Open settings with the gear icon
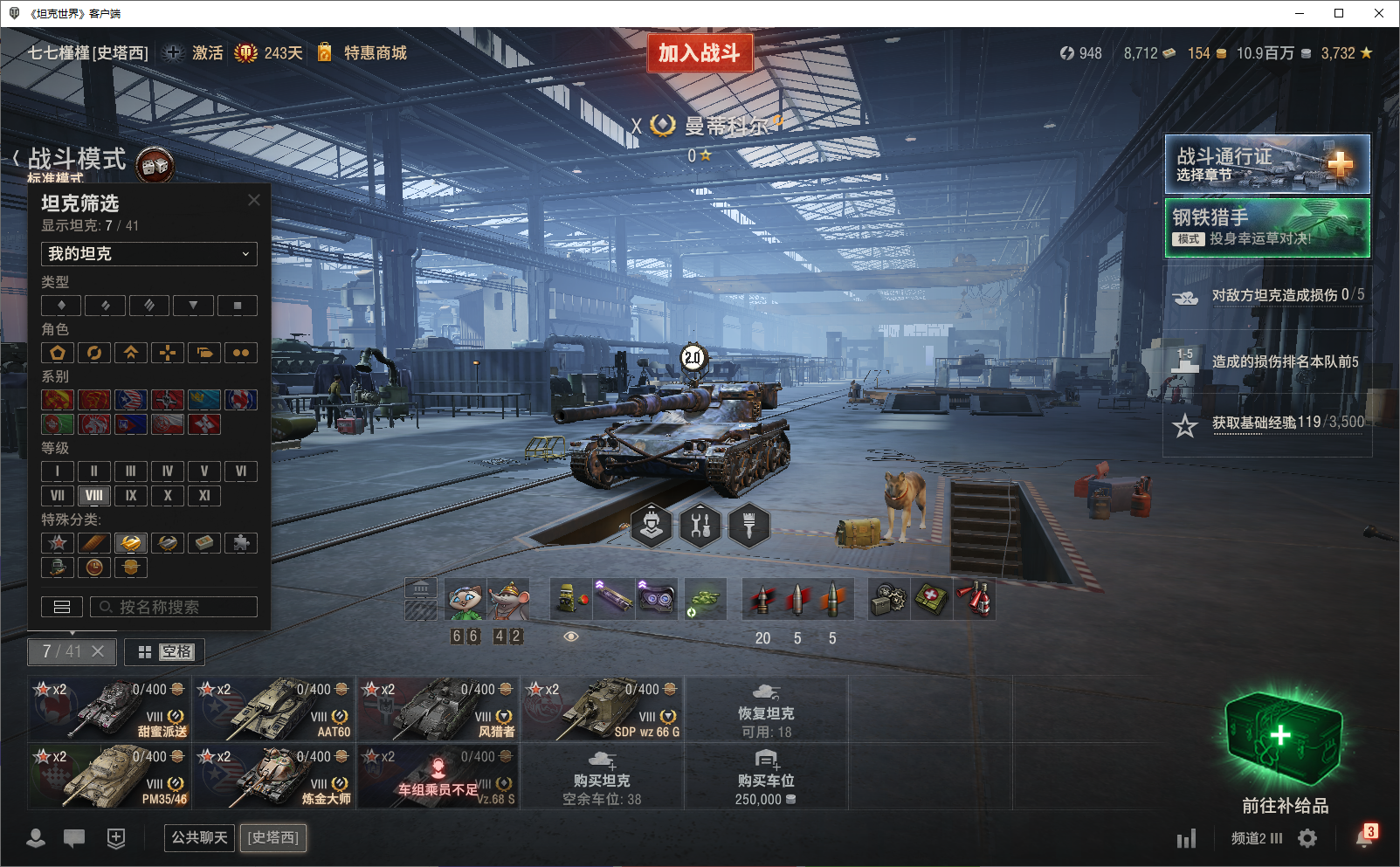The width and height of the screenshot is (1400, 867). click(1307, 838)
